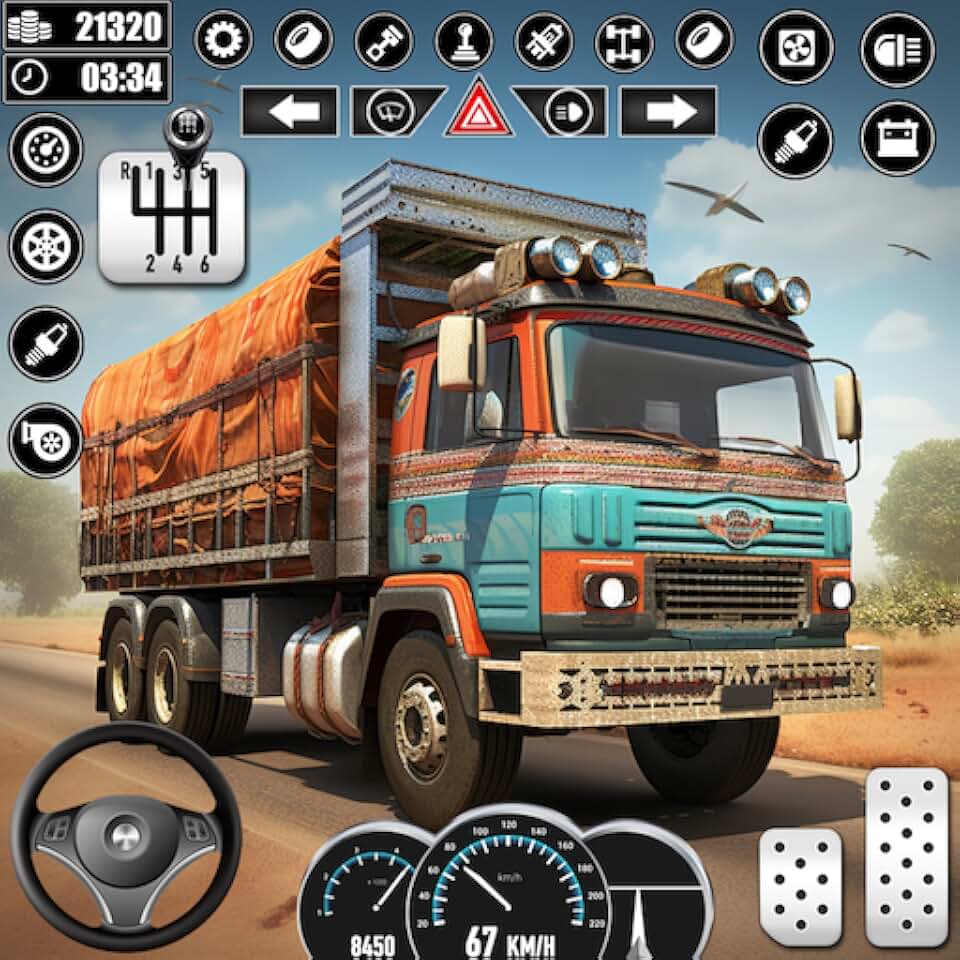Tap the steering wheel control
This screenshot has height=960, width=960.
(126, 836)
